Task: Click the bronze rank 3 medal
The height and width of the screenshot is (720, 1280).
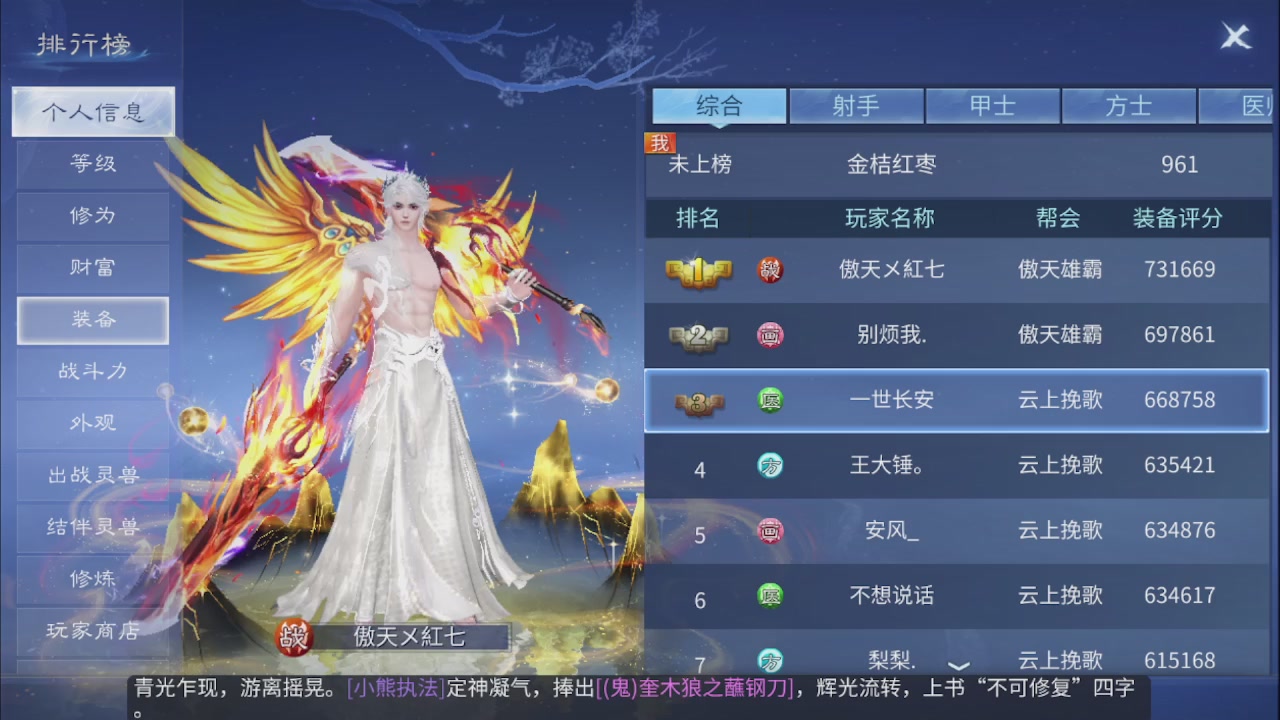Action: (700, 400)
